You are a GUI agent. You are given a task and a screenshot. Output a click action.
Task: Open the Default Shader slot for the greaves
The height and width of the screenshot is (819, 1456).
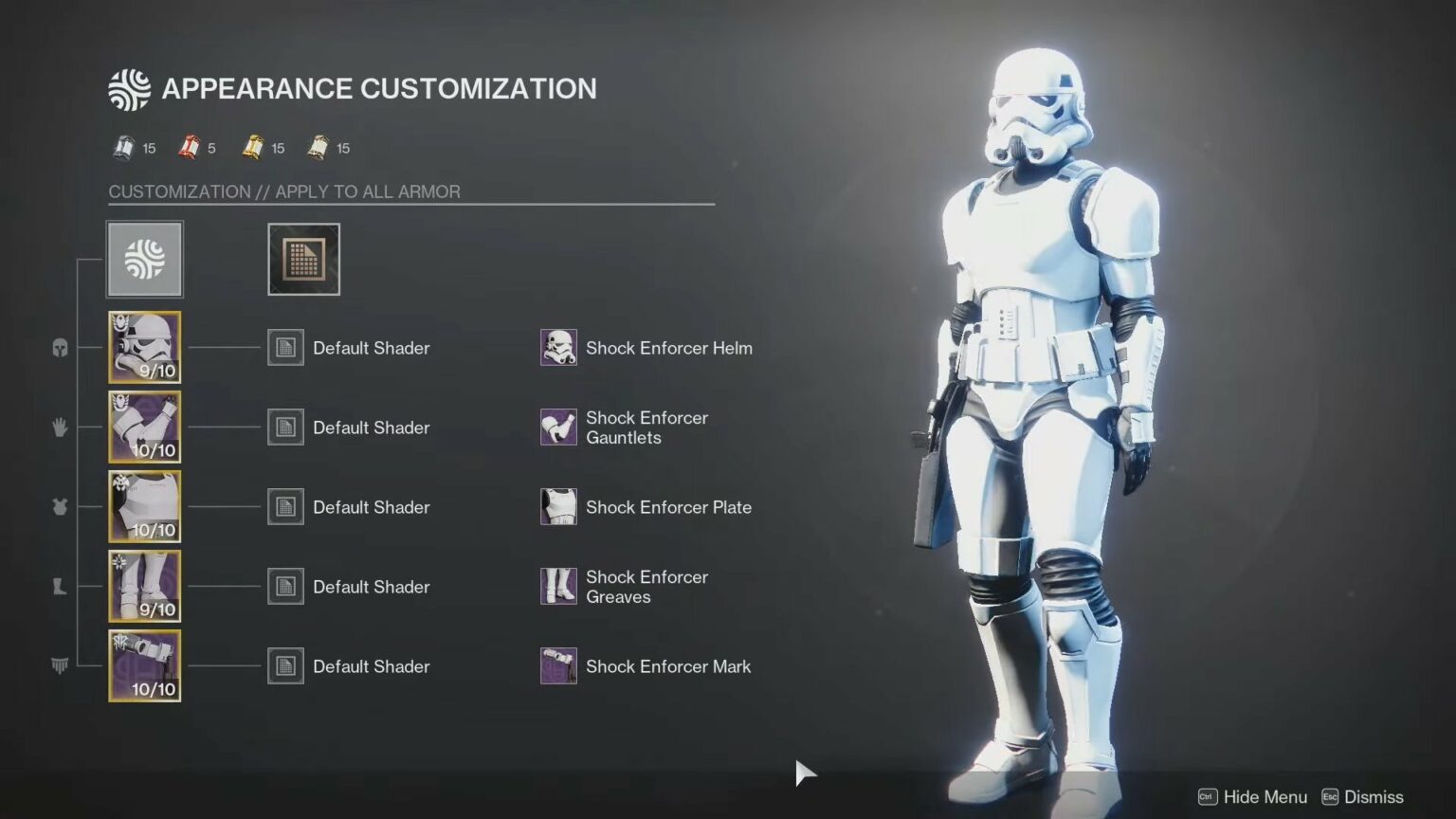(285, 586)
